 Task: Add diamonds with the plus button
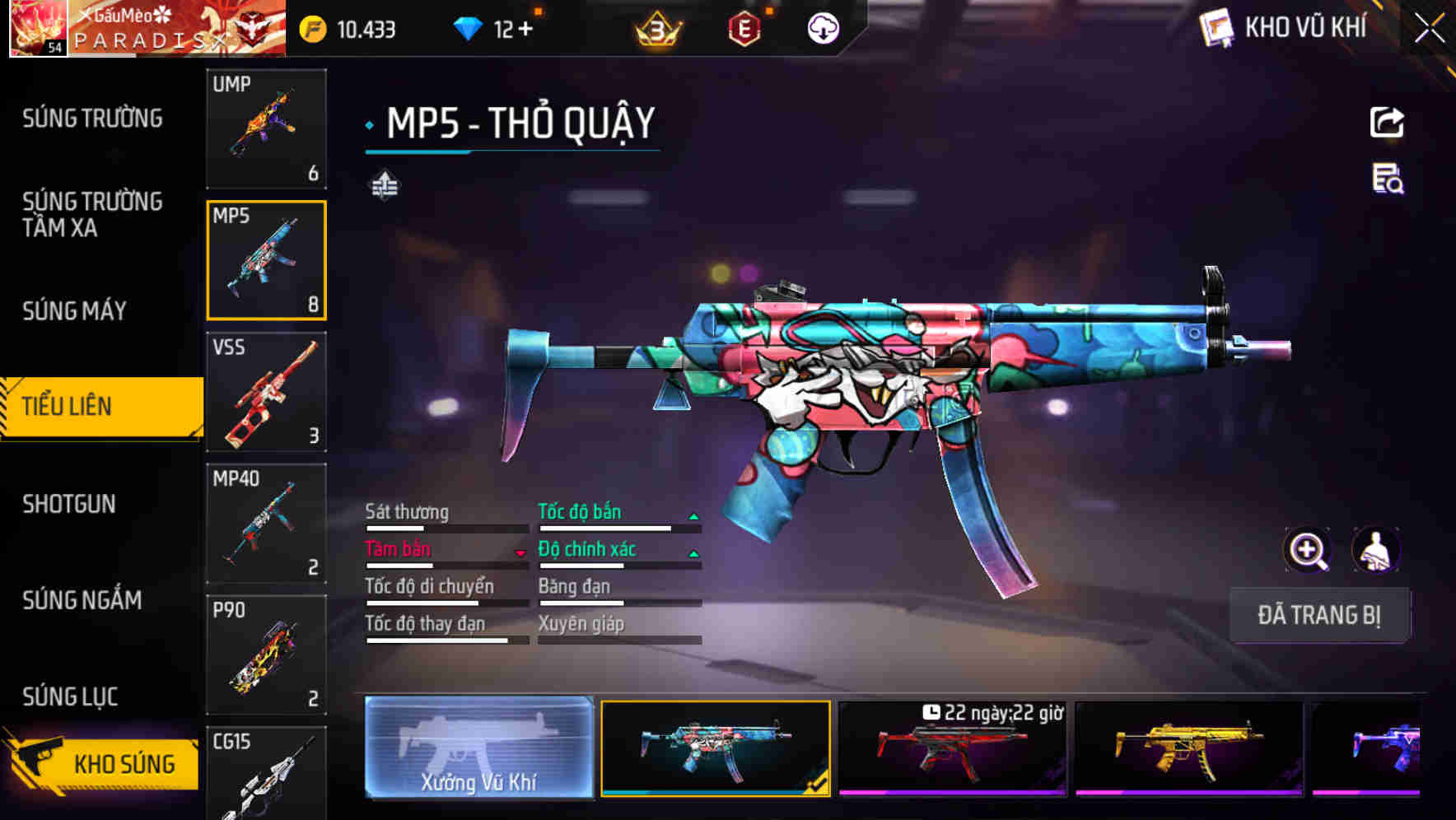pyautogui.click(x=525, y=30)
